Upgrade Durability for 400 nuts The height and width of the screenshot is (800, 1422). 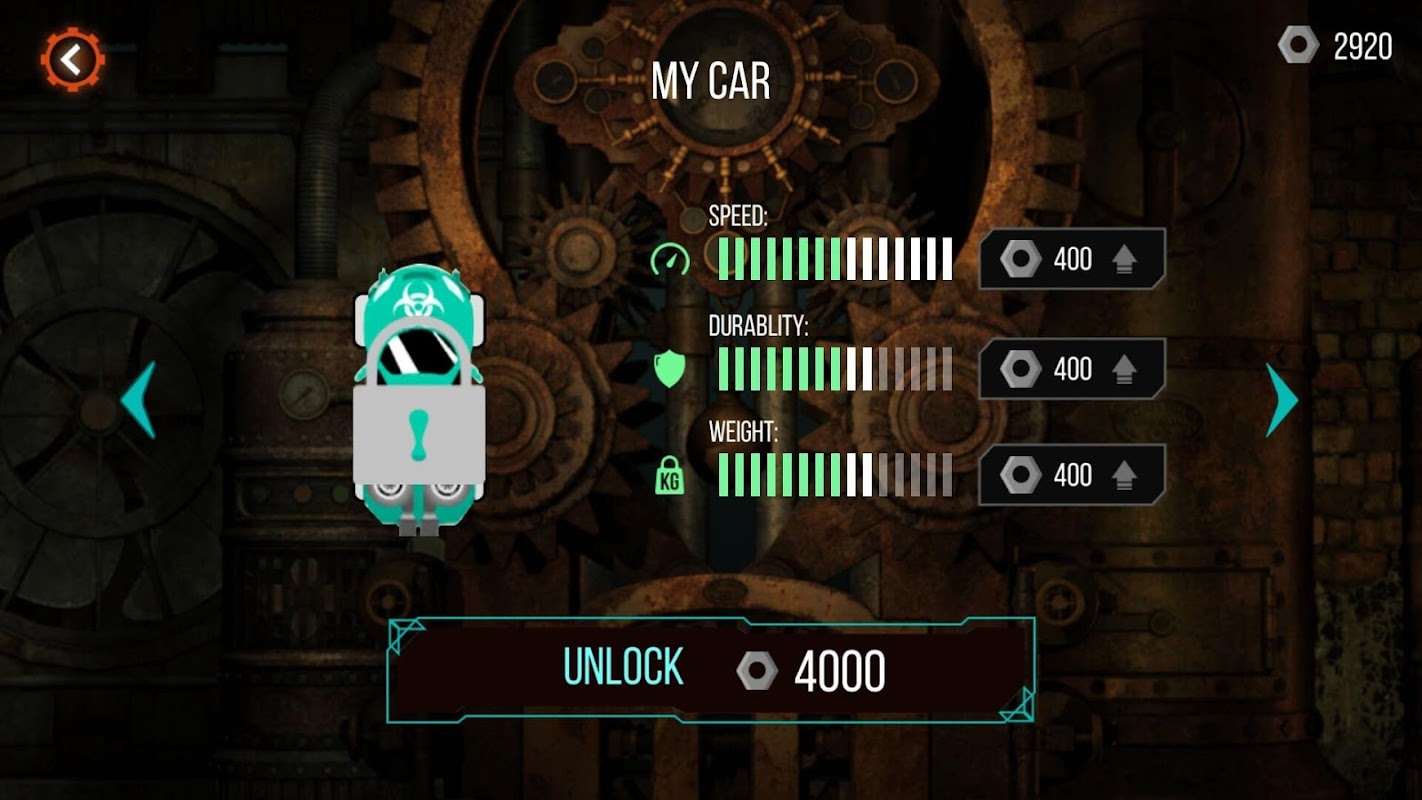(1071, 369)
